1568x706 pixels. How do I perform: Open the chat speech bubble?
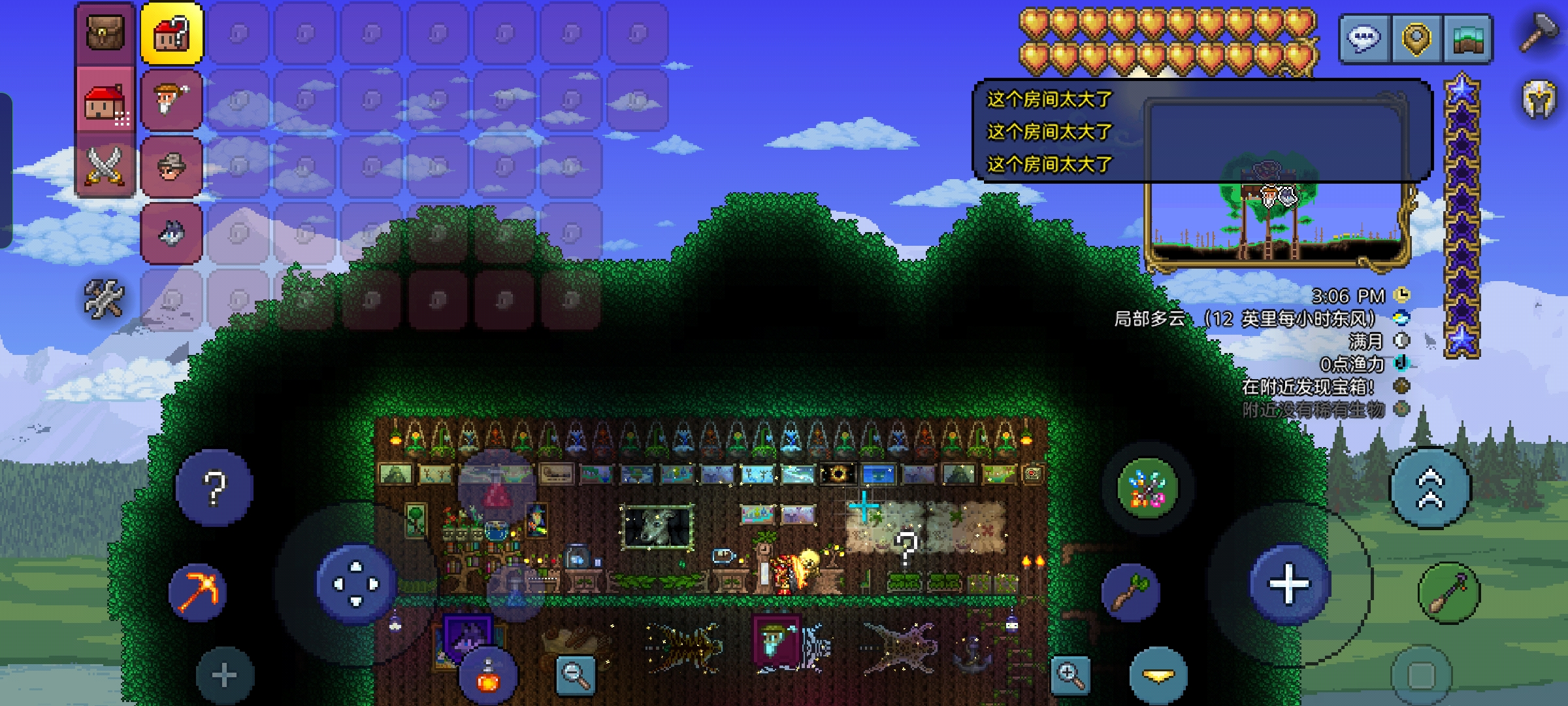(1365, 39)
